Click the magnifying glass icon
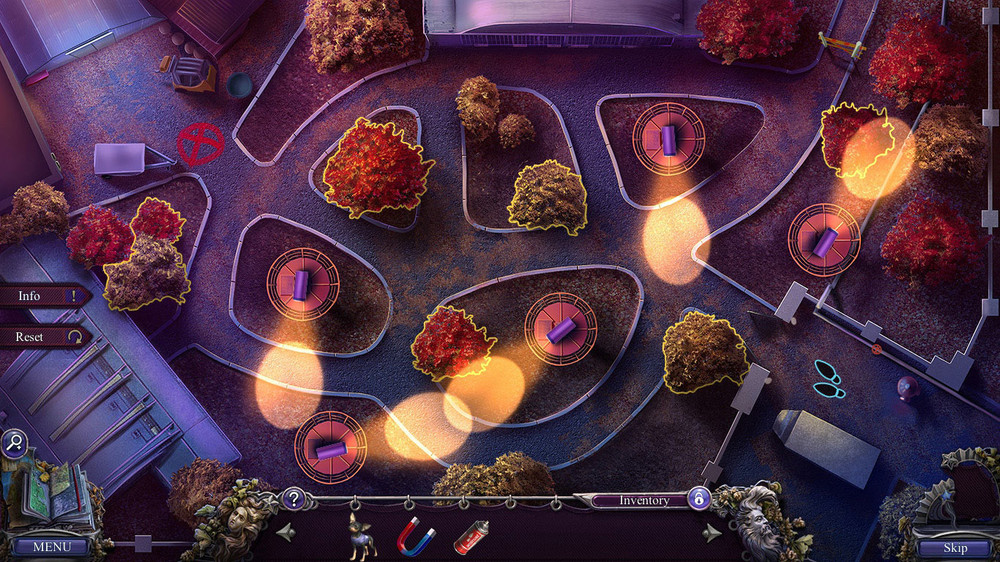 15,443
